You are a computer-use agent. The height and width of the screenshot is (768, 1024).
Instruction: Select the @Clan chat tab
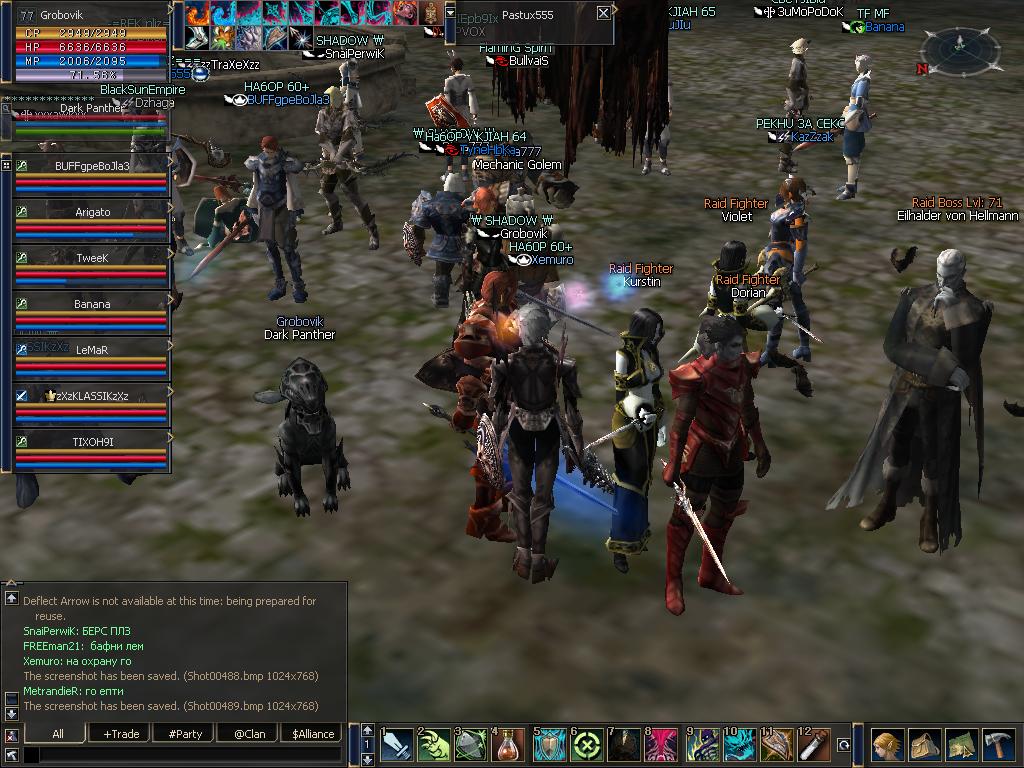pos(249,734)
